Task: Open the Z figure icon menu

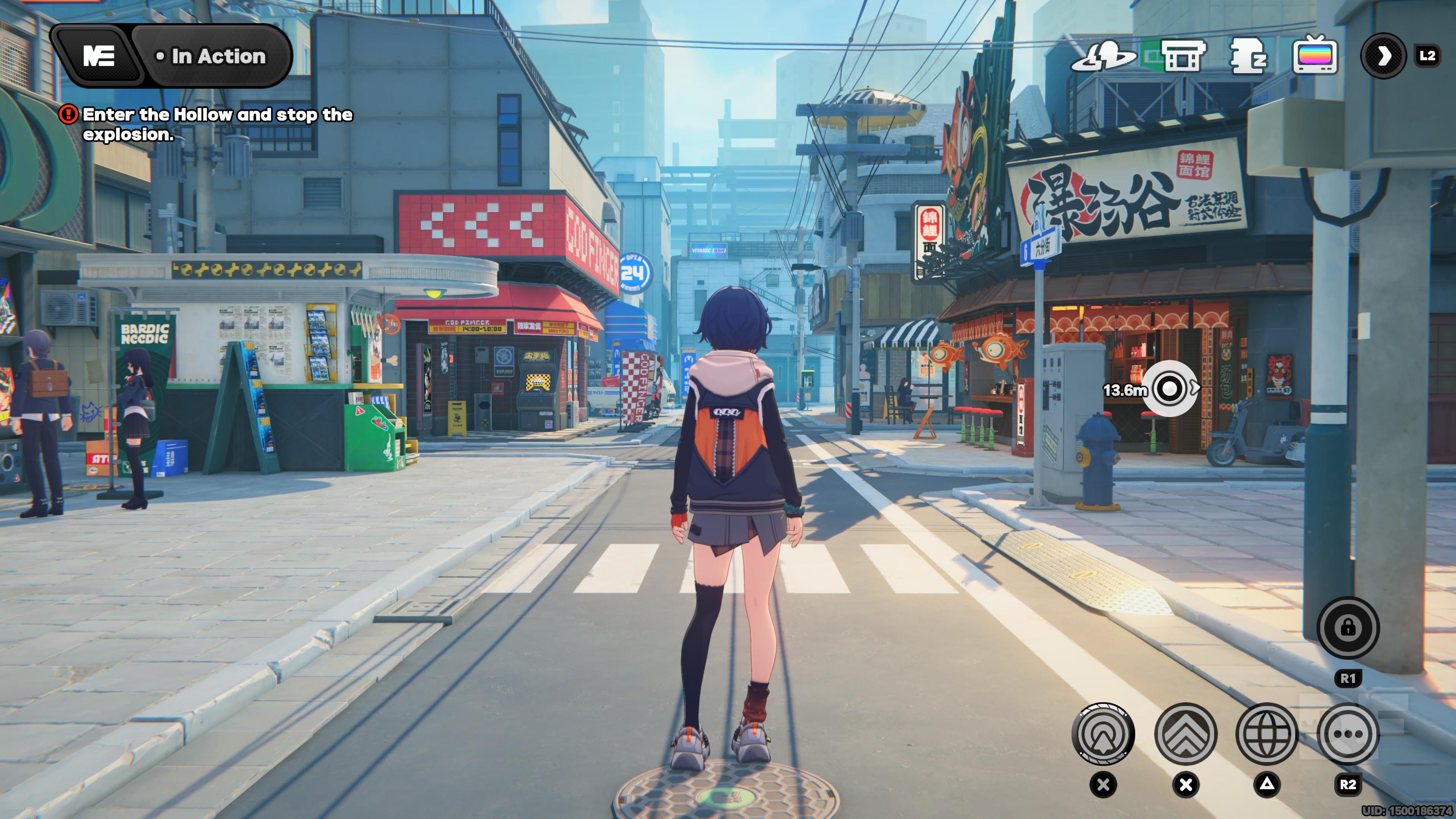Action: pos(1248,56)
